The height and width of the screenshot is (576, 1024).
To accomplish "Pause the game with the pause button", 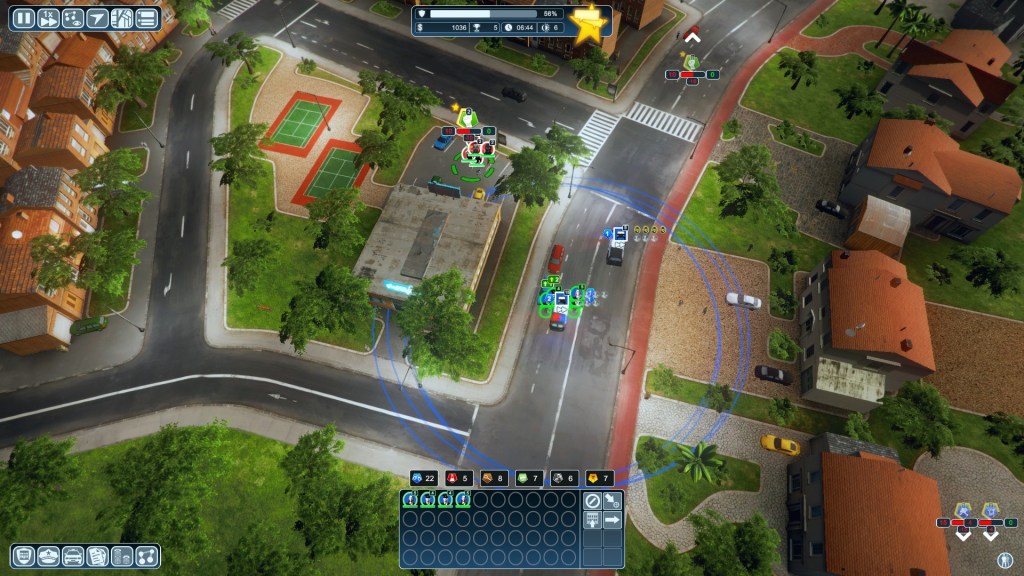I will pos(23,18).
